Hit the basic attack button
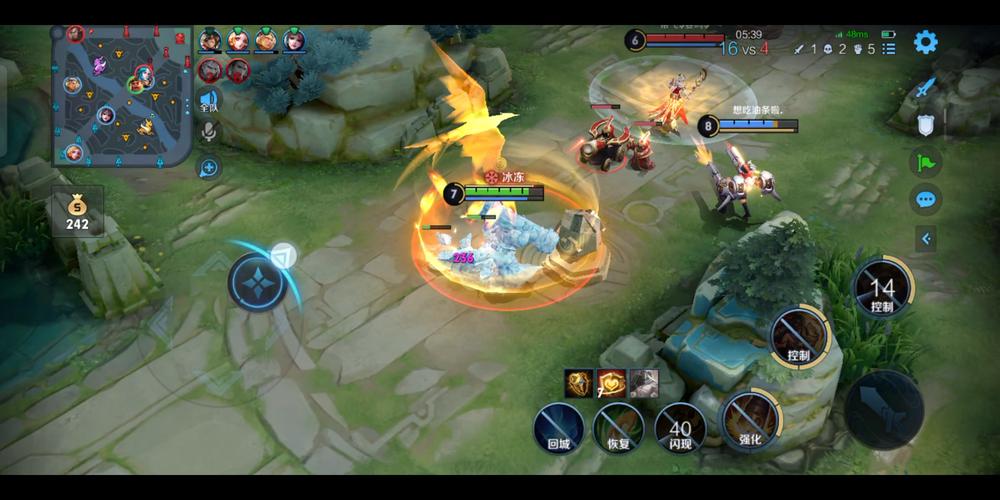1000x500 pixels. [884, 408]
